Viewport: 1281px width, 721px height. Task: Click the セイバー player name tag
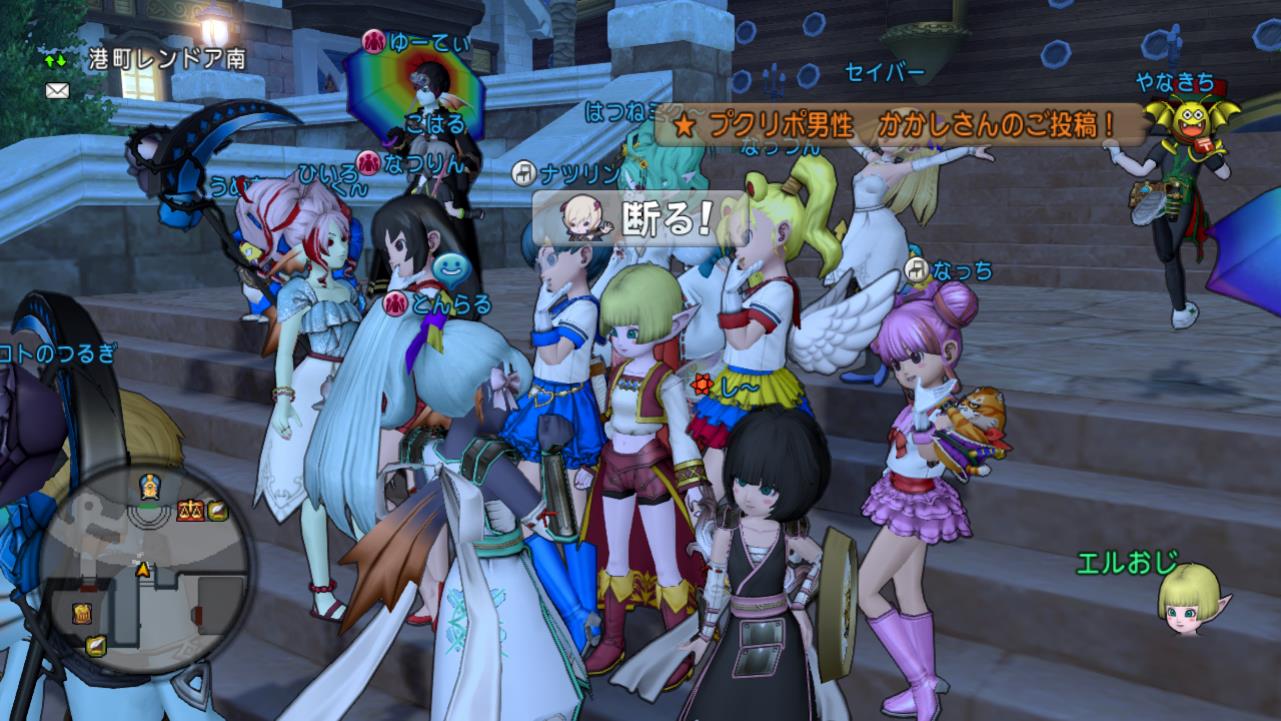882,72
